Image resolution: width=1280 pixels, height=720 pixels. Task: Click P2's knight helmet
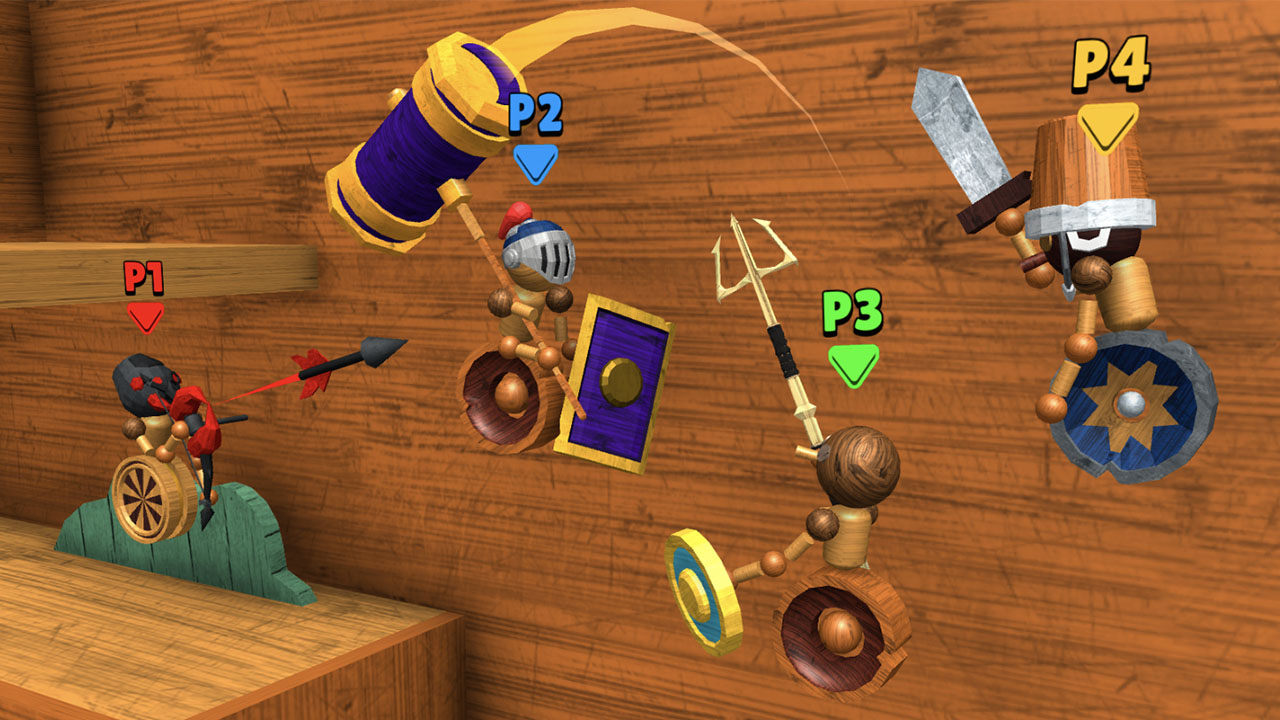tap(540, 255)
